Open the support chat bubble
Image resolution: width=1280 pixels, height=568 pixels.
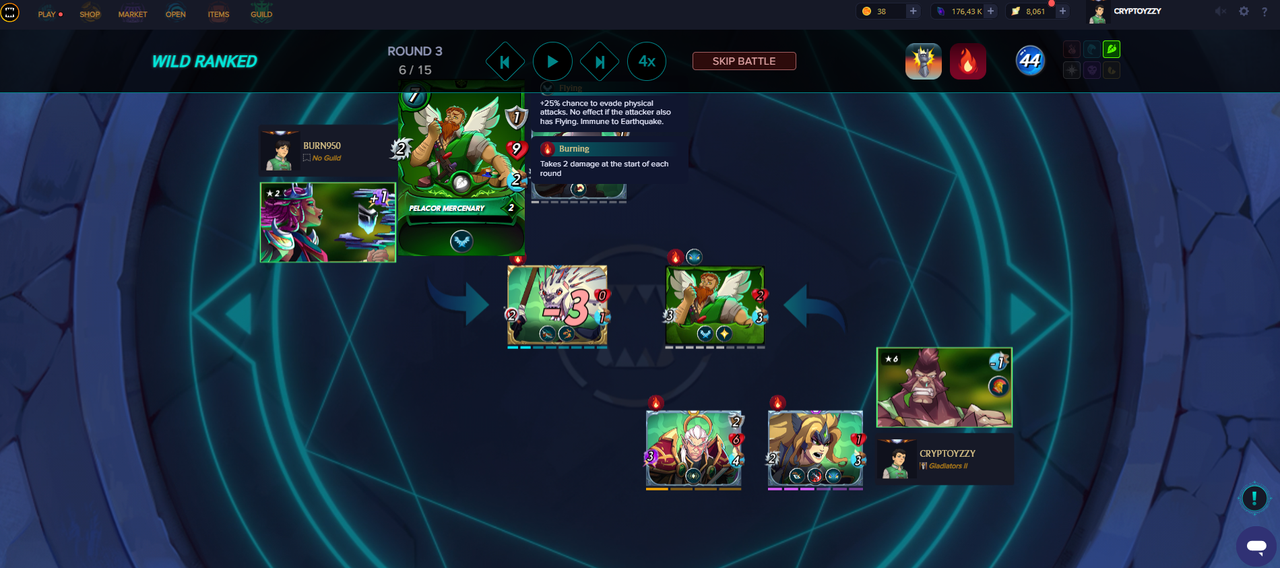1255,545
